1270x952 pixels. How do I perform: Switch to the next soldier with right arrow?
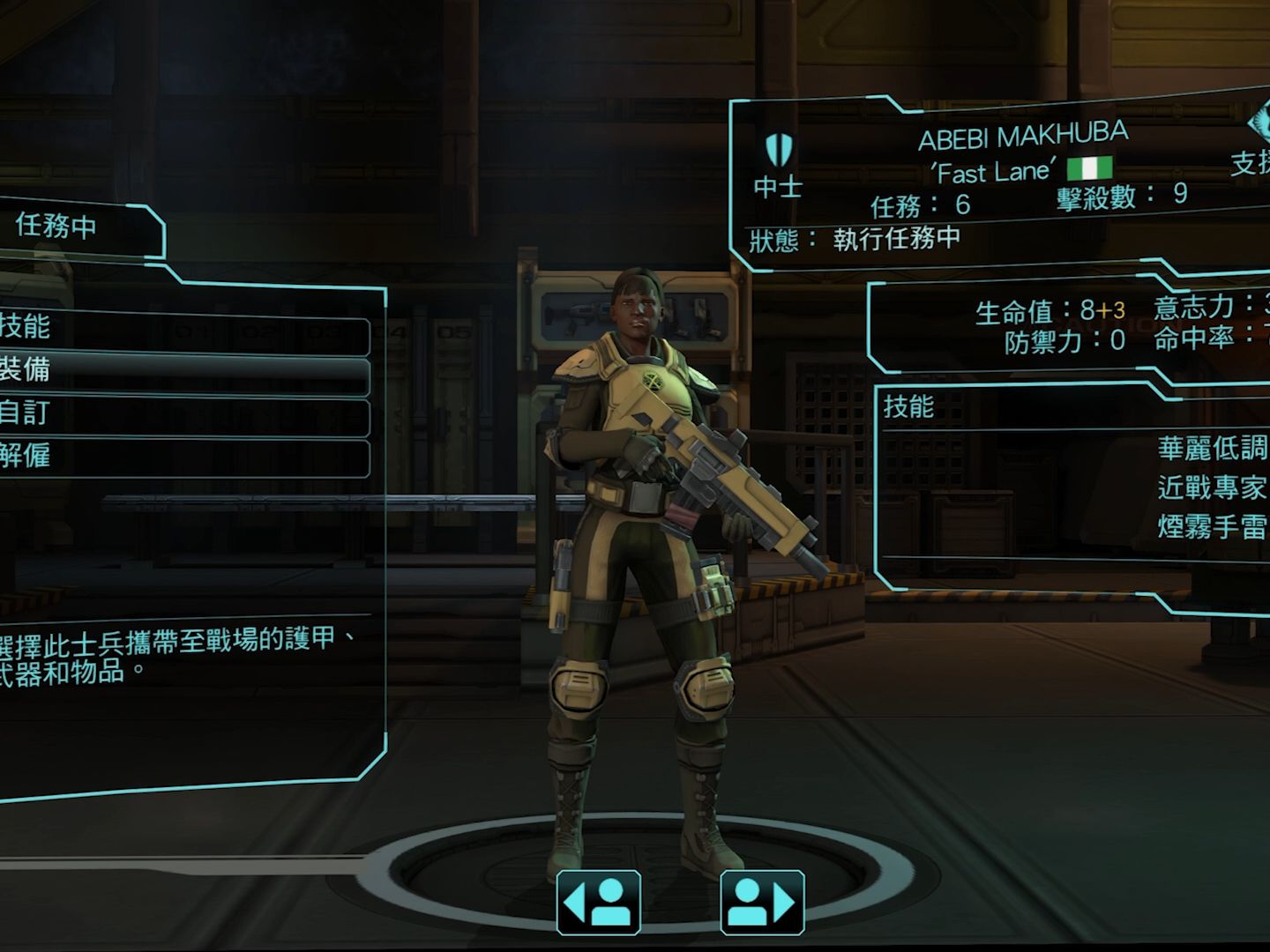(x=762, y=903)
